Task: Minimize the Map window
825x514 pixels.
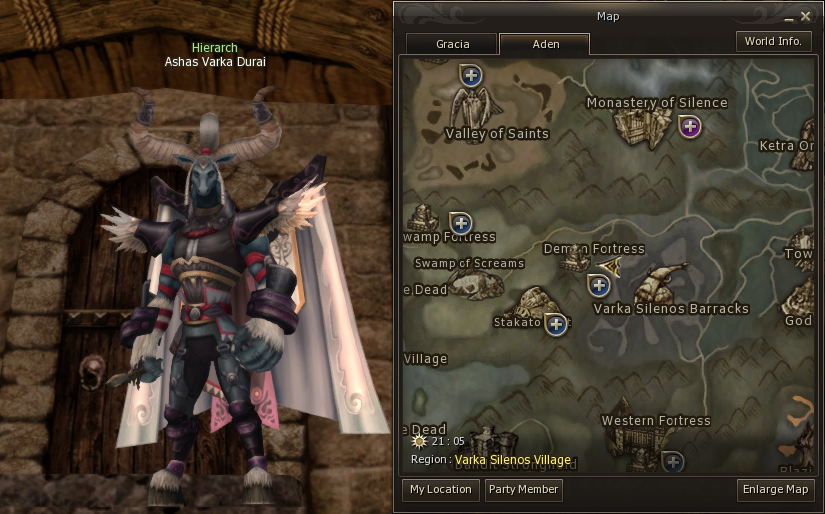Action: 790,17
